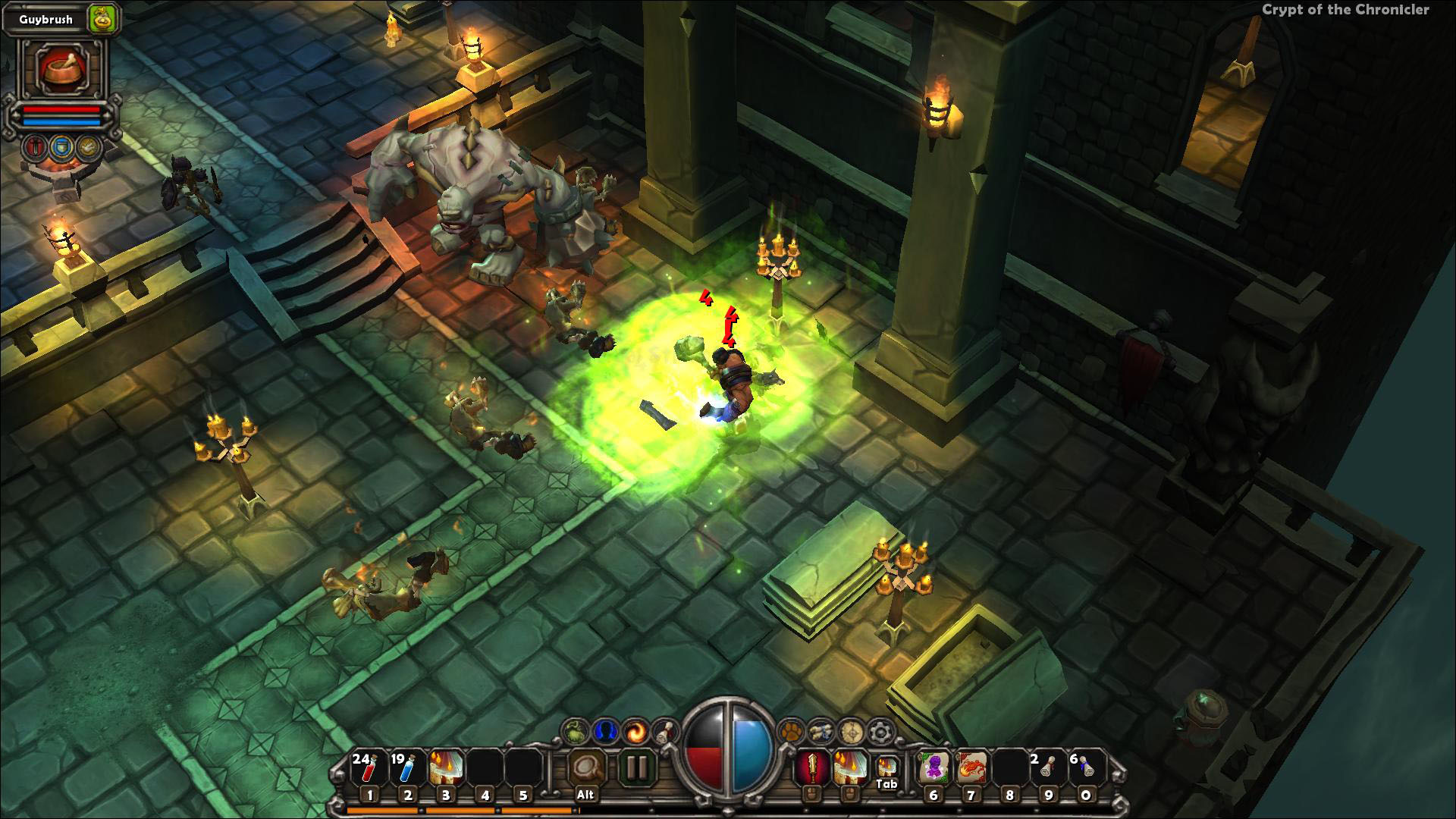Image resolution: width=1456 pixels, height=819 pixels.
Task: Open the pet paw print panel
Action: tap(791, 732)
